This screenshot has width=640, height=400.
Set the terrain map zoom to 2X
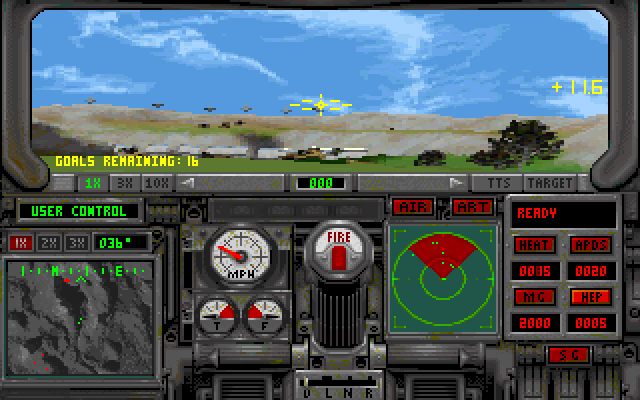[x=46, y=242]
